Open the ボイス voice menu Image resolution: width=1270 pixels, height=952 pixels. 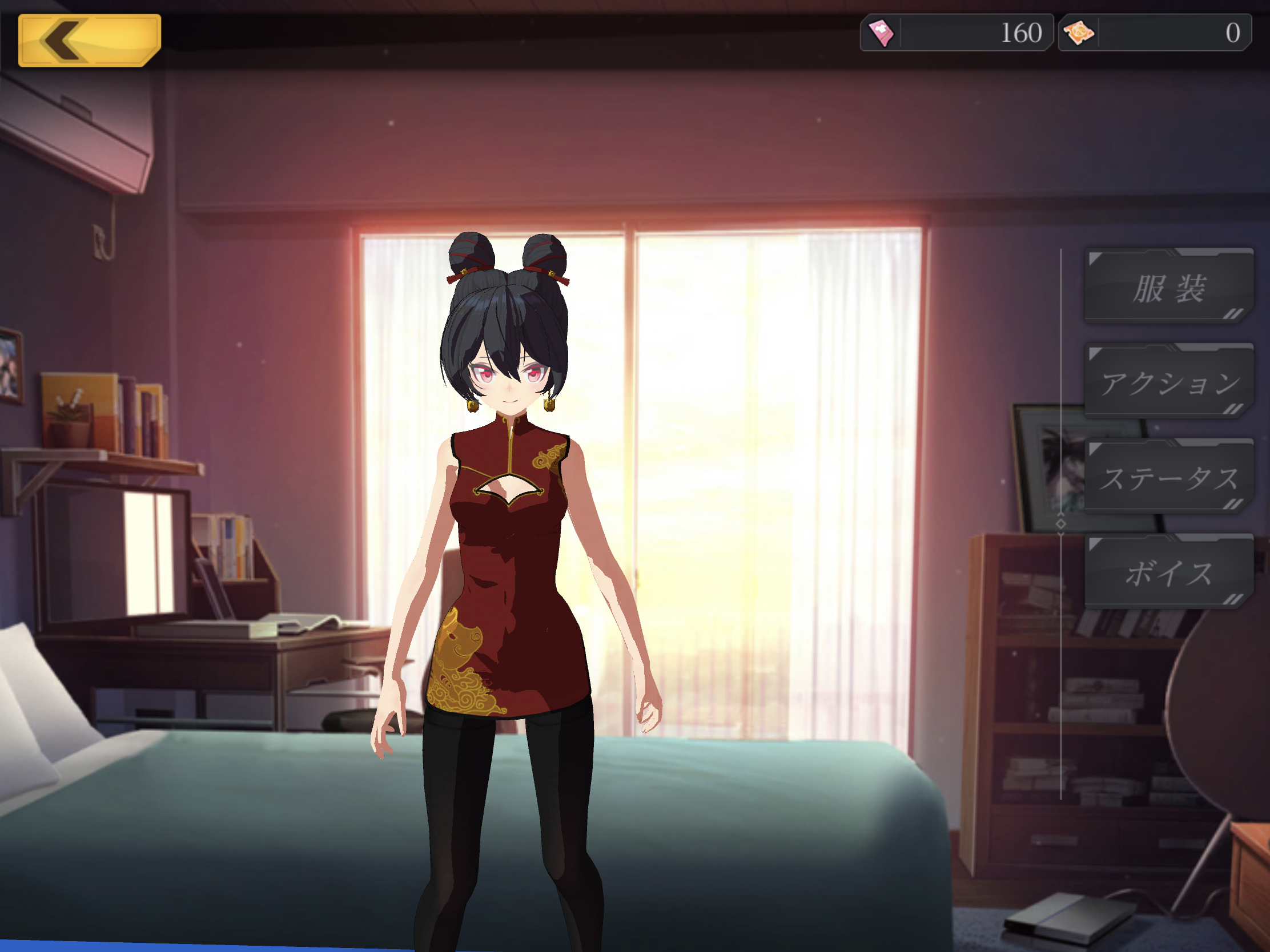[1168, 572]
